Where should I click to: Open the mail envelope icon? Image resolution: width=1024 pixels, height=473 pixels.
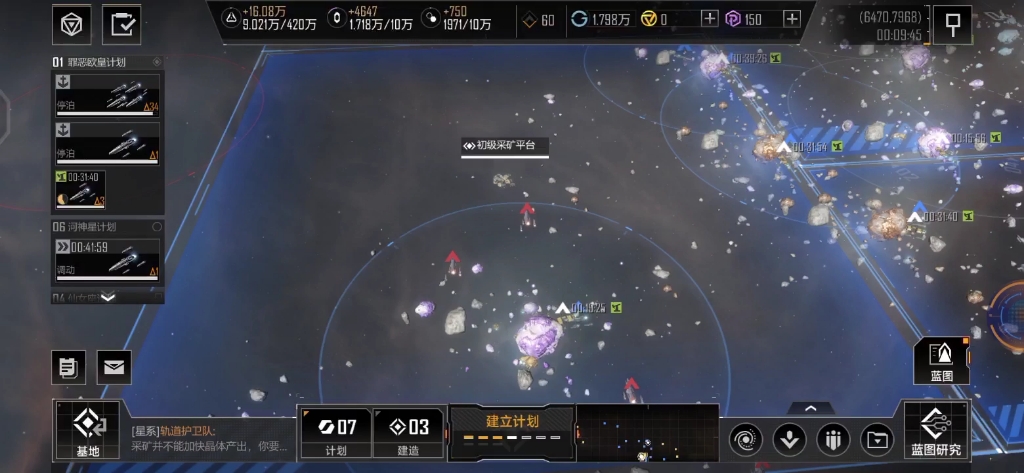114,367
